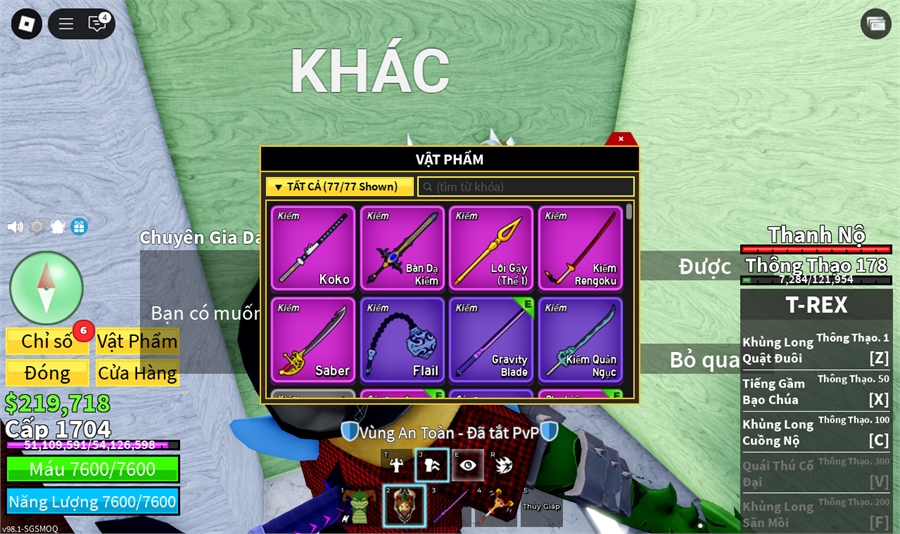Click the Đóng button
900x534 pixels.
[47, 373]
